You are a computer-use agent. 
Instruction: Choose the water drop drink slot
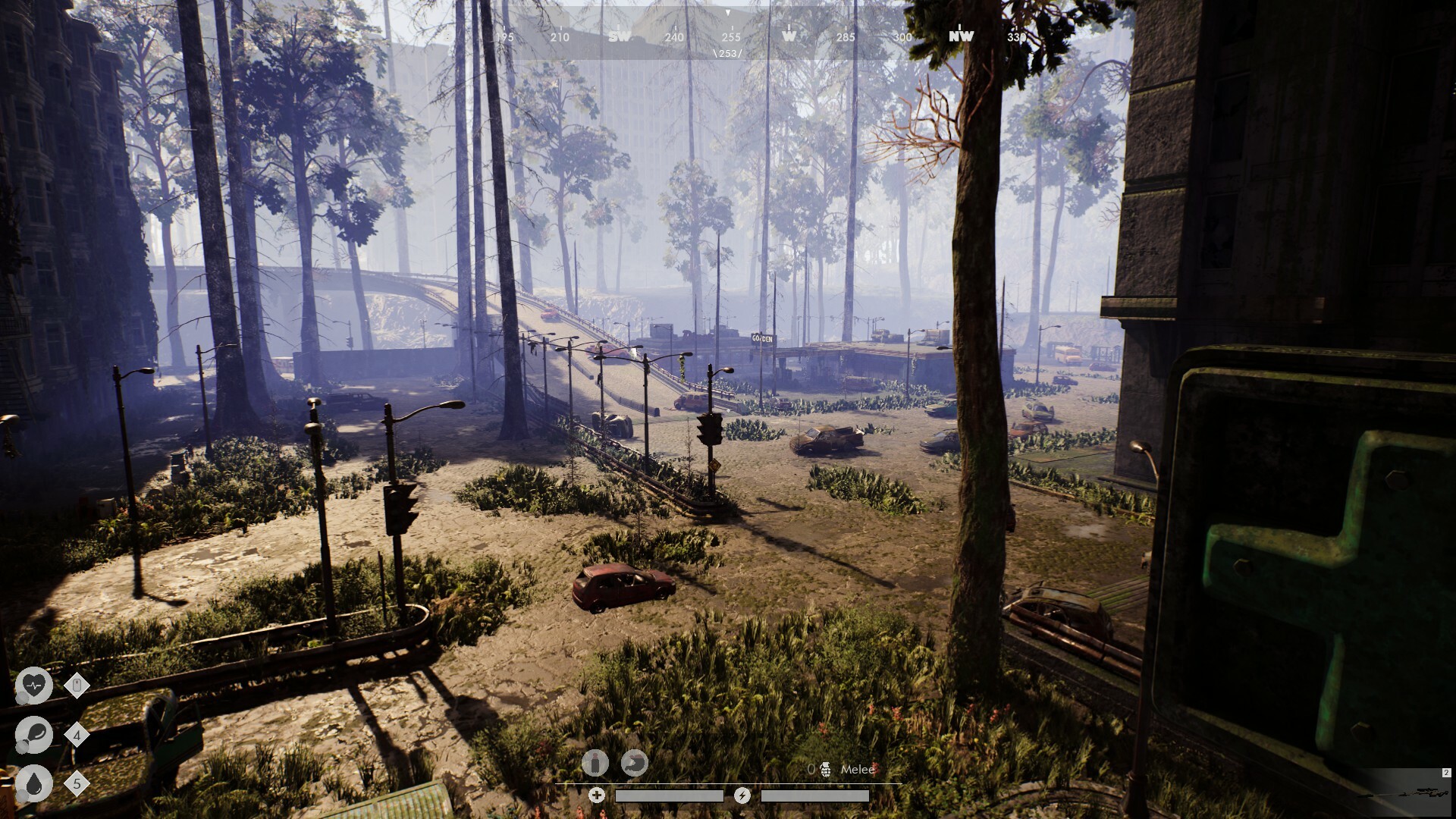point(34,783)
